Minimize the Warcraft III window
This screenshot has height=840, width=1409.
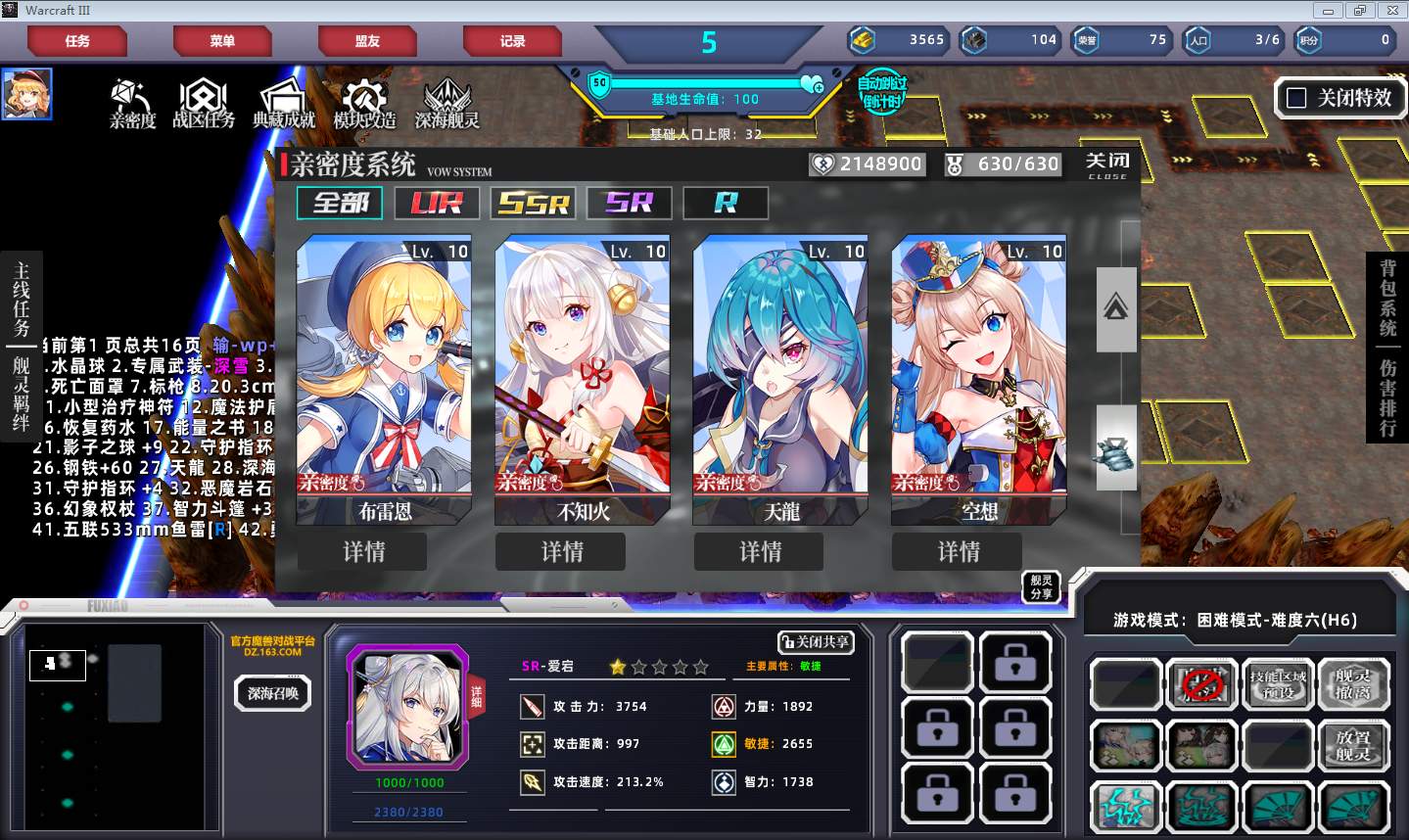tap(1329, 11)
